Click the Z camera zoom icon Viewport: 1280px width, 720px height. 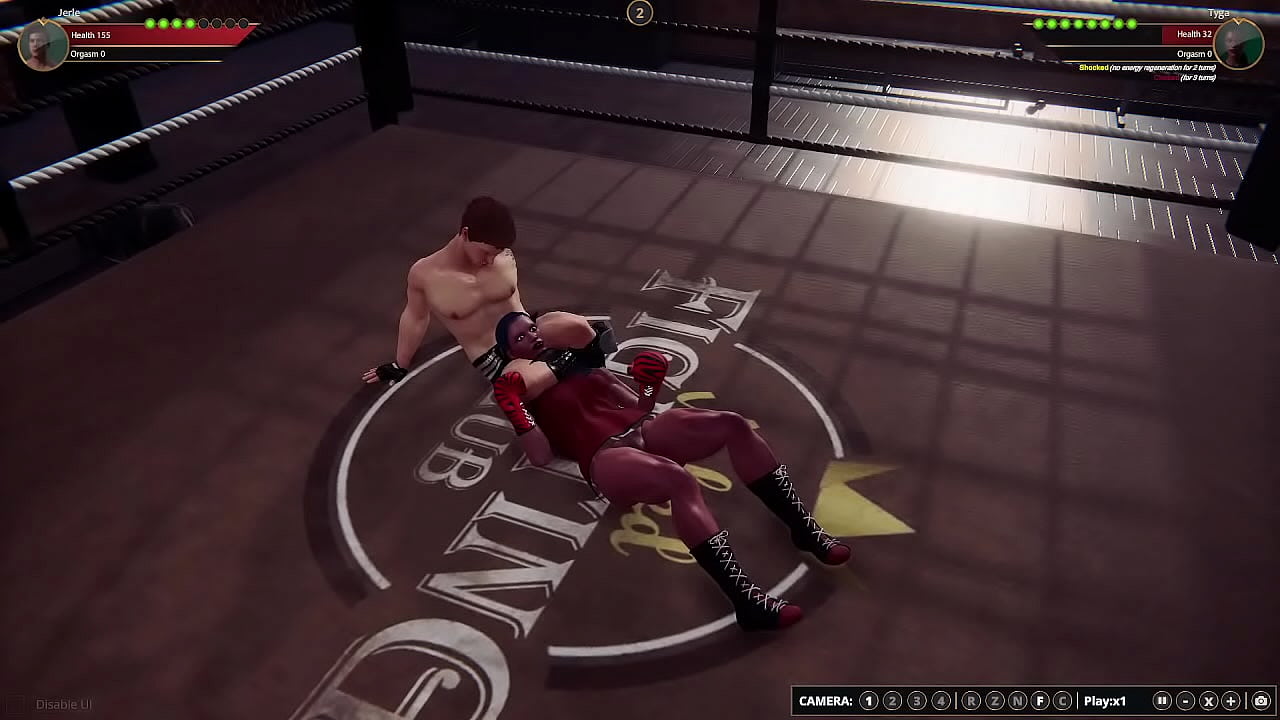[993, 700]
